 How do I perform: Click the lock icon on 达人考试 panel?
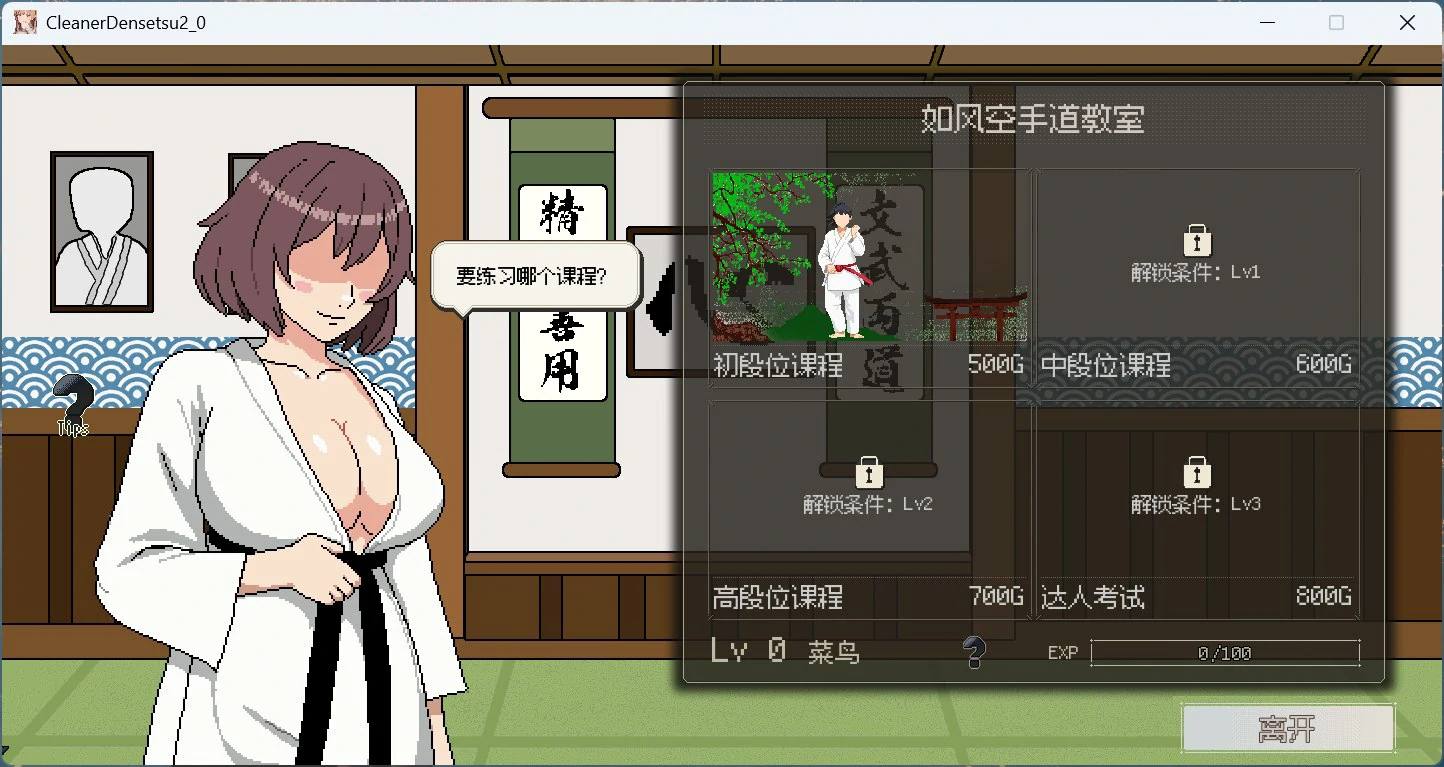click(1196, 472)
